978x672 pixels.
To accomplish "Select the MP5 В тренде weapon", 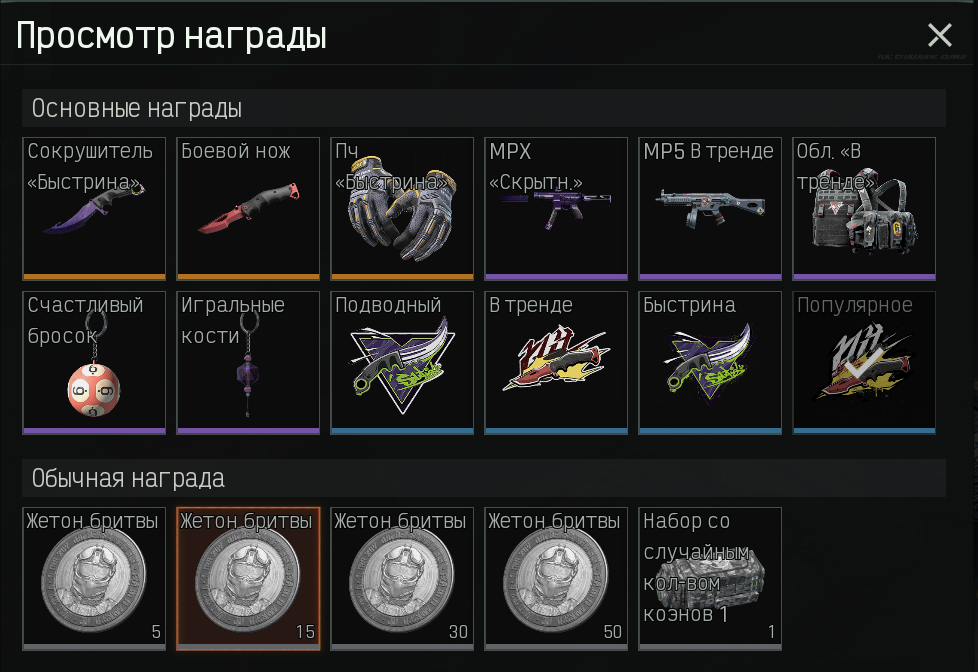I will click(x=710, y=208).
